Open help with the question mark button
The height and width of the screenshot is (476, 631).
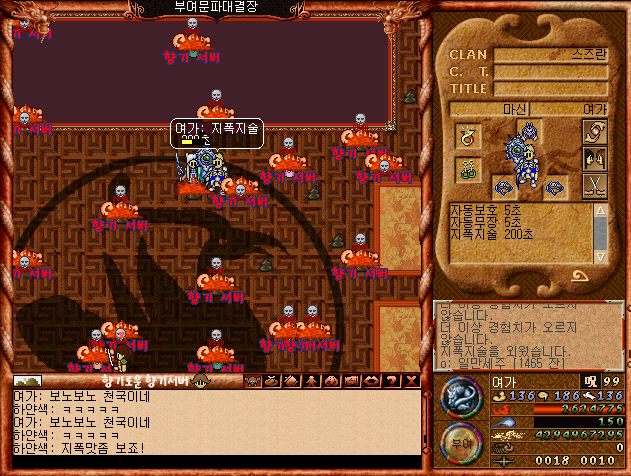[x=393, y=381]
